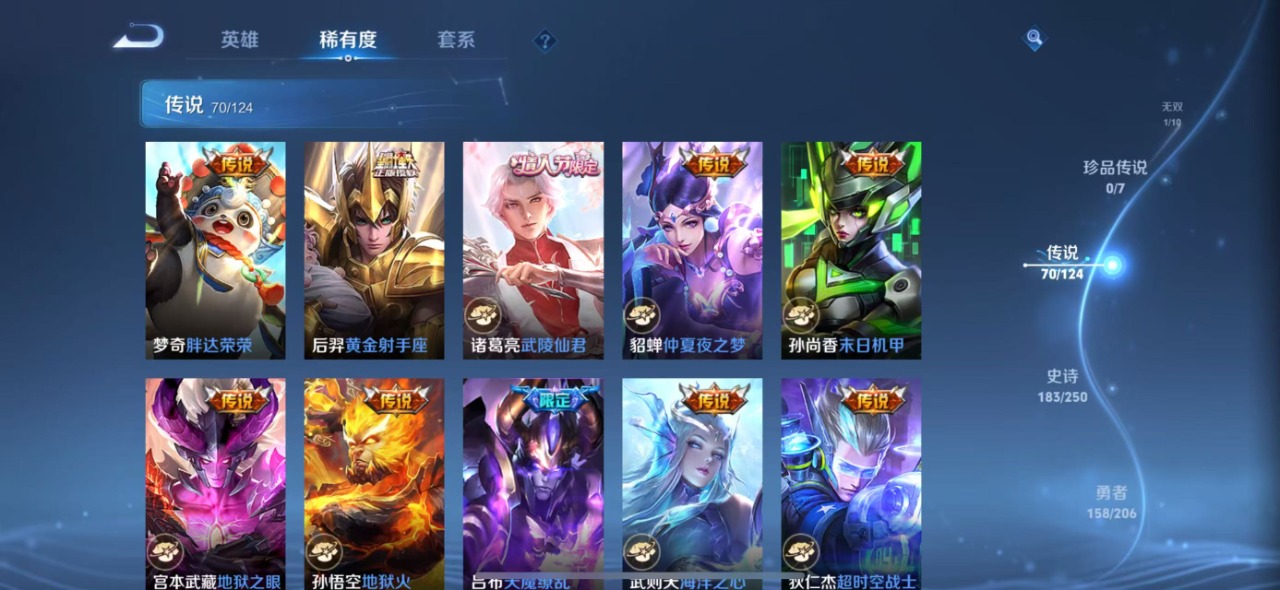Screen dimensions: 1280x590
Task: Jump to the 珍品传说 rarity section
Action: [1115, 175]
